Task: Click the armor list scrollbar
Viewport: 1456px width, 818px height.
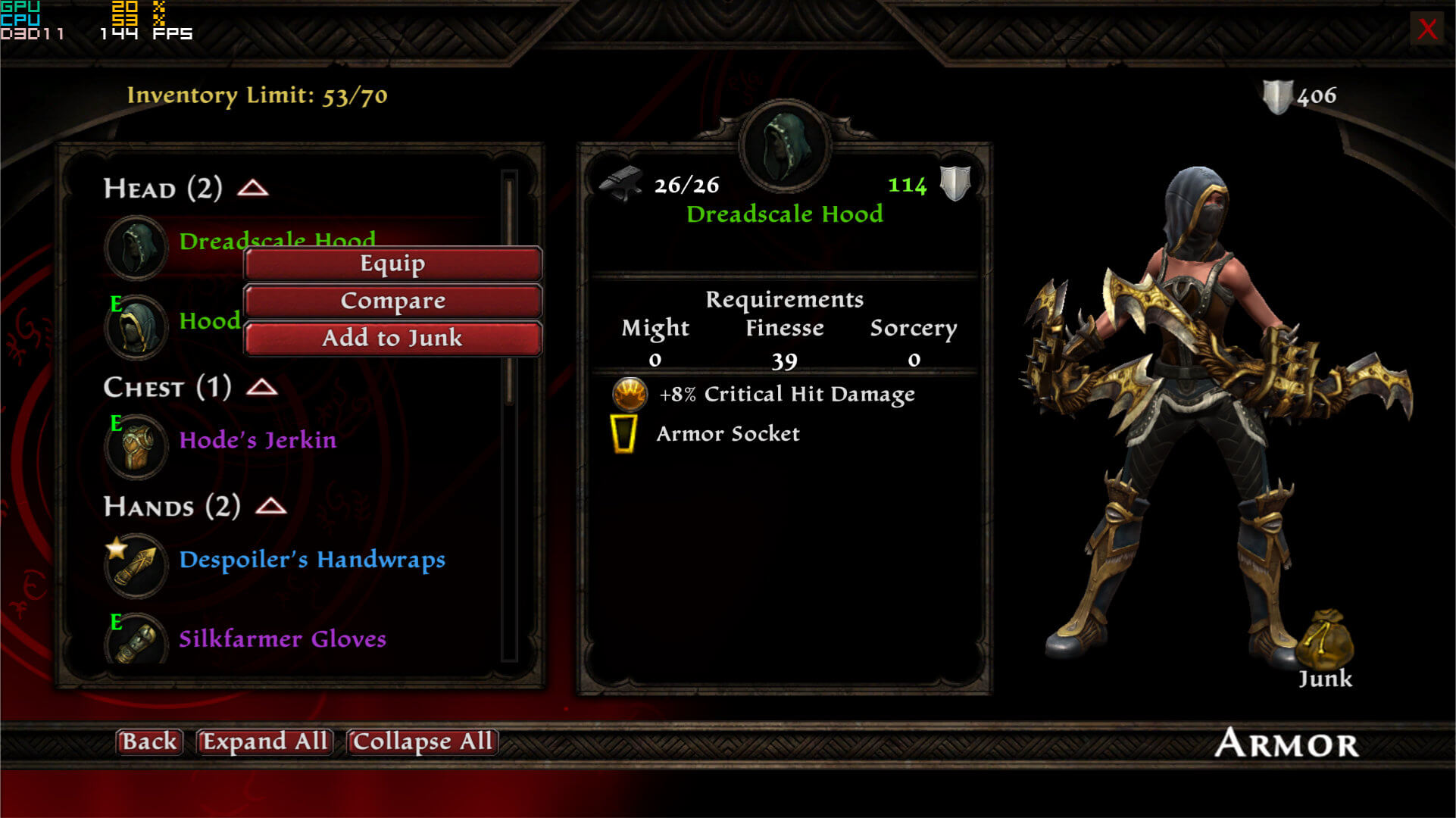Action: click(509, 303)
